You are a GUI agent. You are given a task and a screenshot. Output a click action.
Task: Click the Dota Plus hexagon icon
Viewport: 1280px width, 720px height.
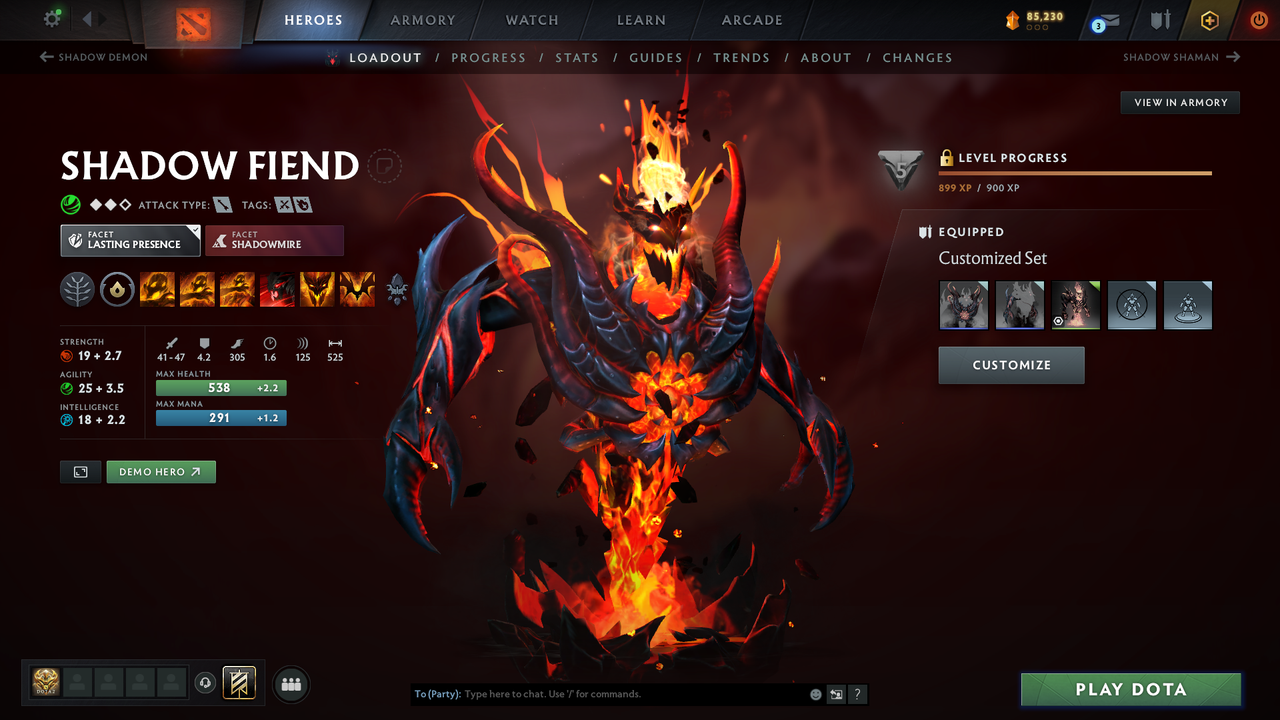click(x=1209, y=20)
